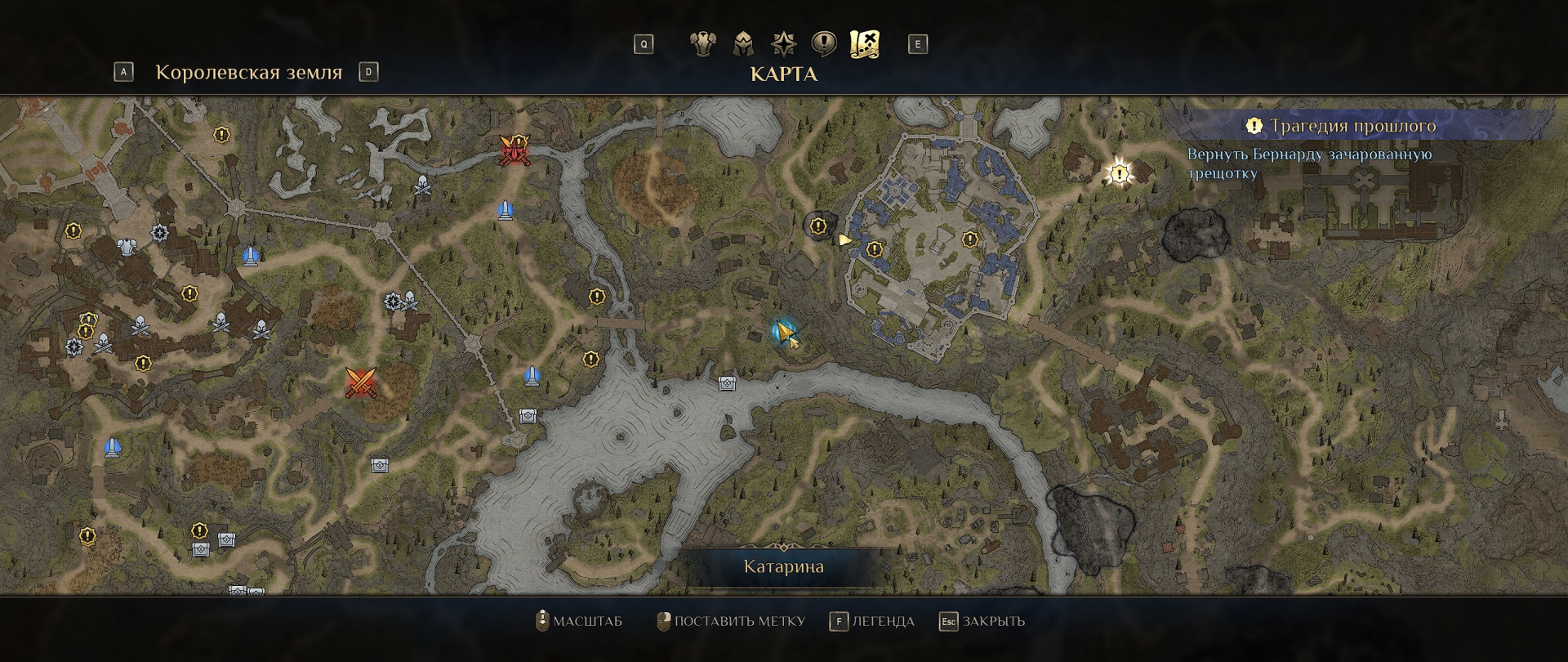Click the red battle marker with banner

click(514, 150)
